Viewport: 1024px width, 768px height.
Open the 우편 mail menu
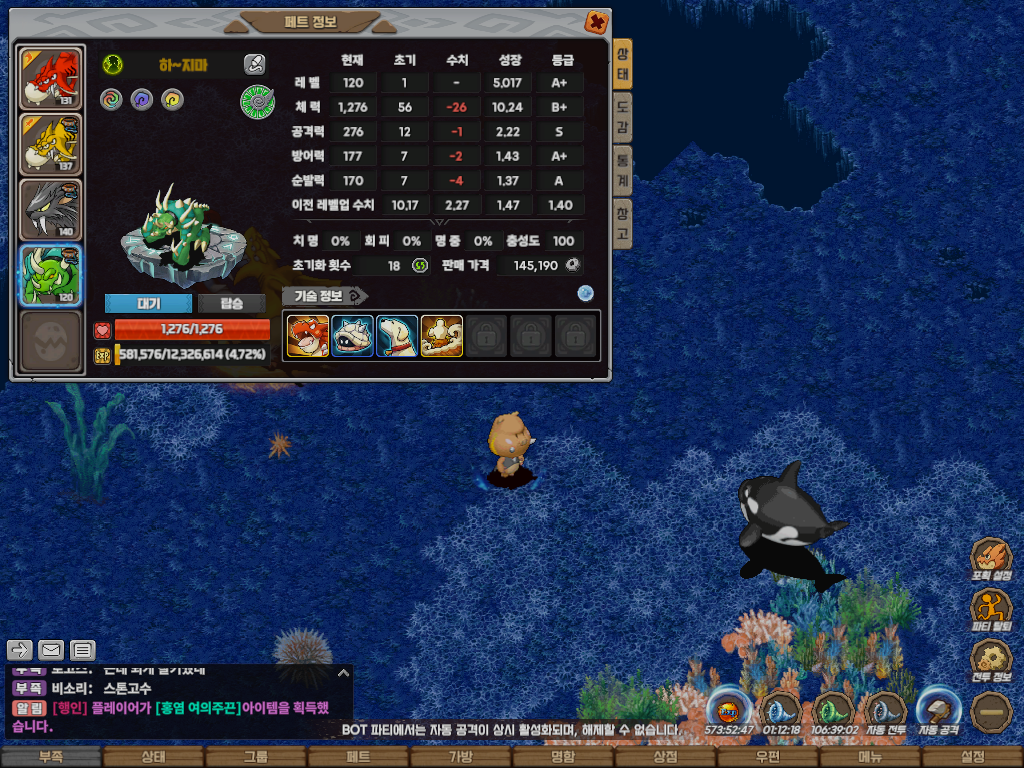coord(767,757)
